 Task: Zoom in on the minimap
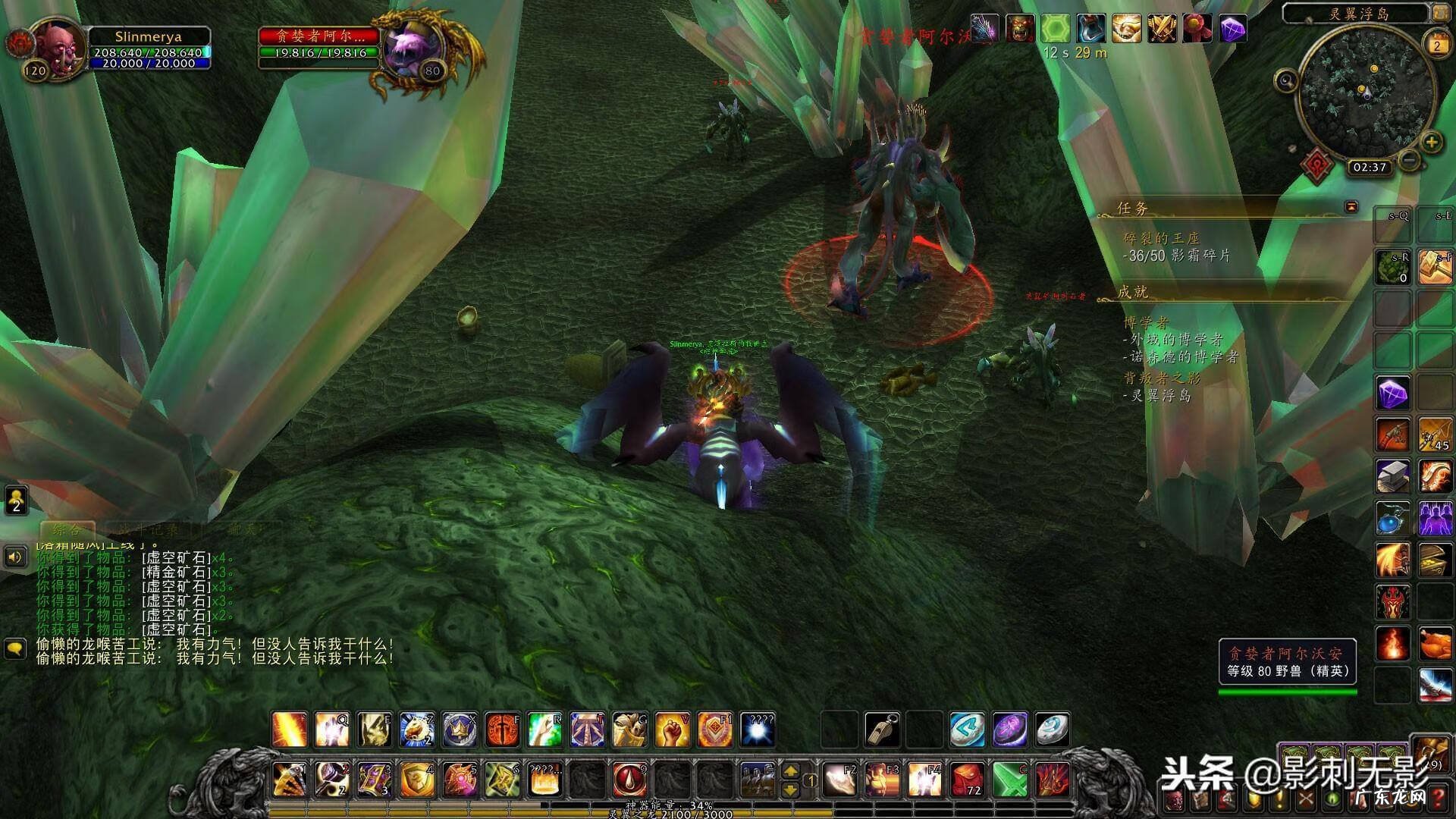point(1431,142)
